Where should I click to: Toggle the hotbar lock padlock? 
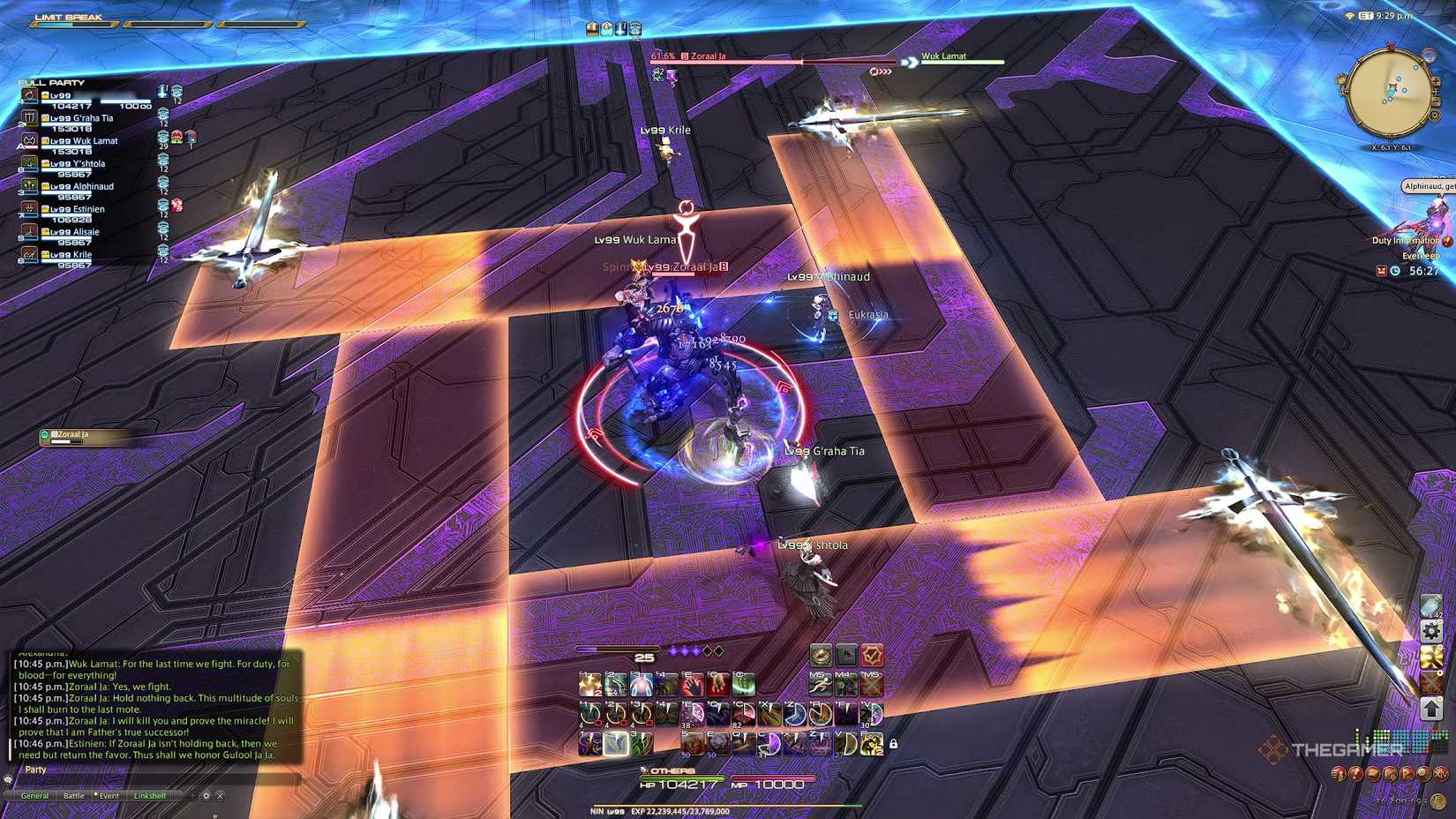[x=894, y=743]
